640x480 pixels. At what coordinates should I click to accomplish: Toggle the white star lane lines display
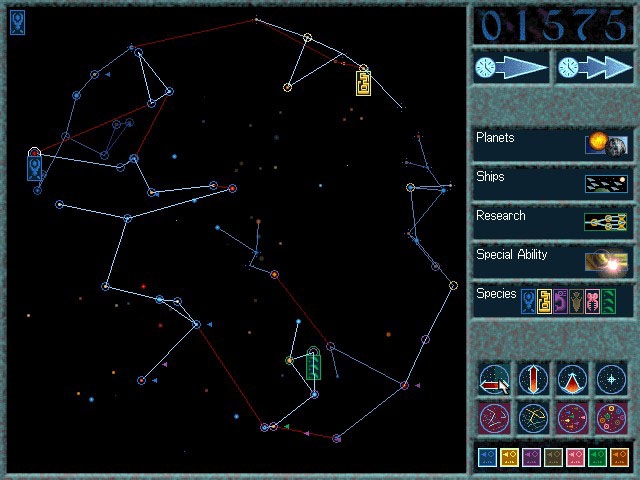(x=495, y=417)
